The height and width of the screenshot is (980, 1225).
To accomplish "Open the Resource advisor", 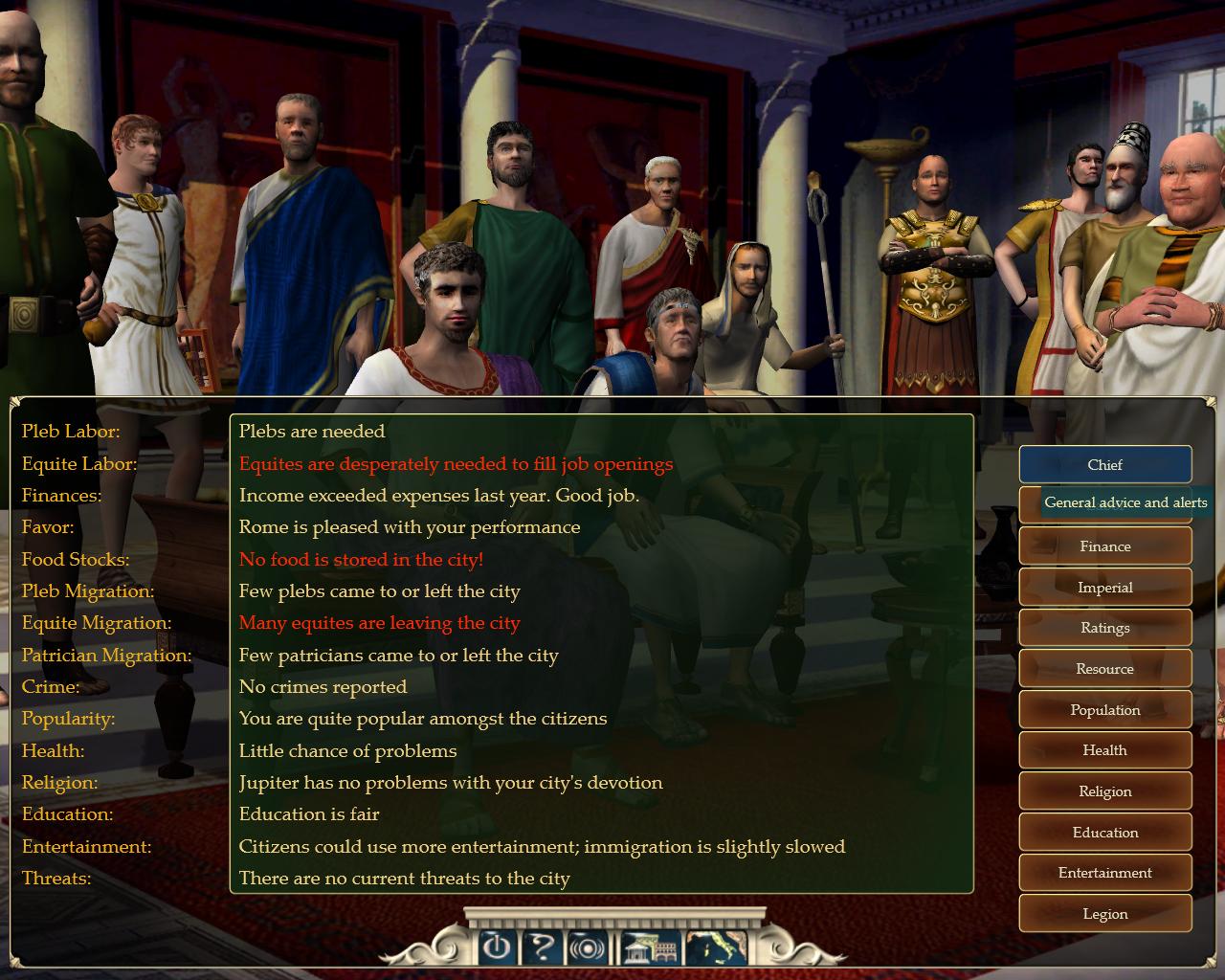I will coord(1104,669).
